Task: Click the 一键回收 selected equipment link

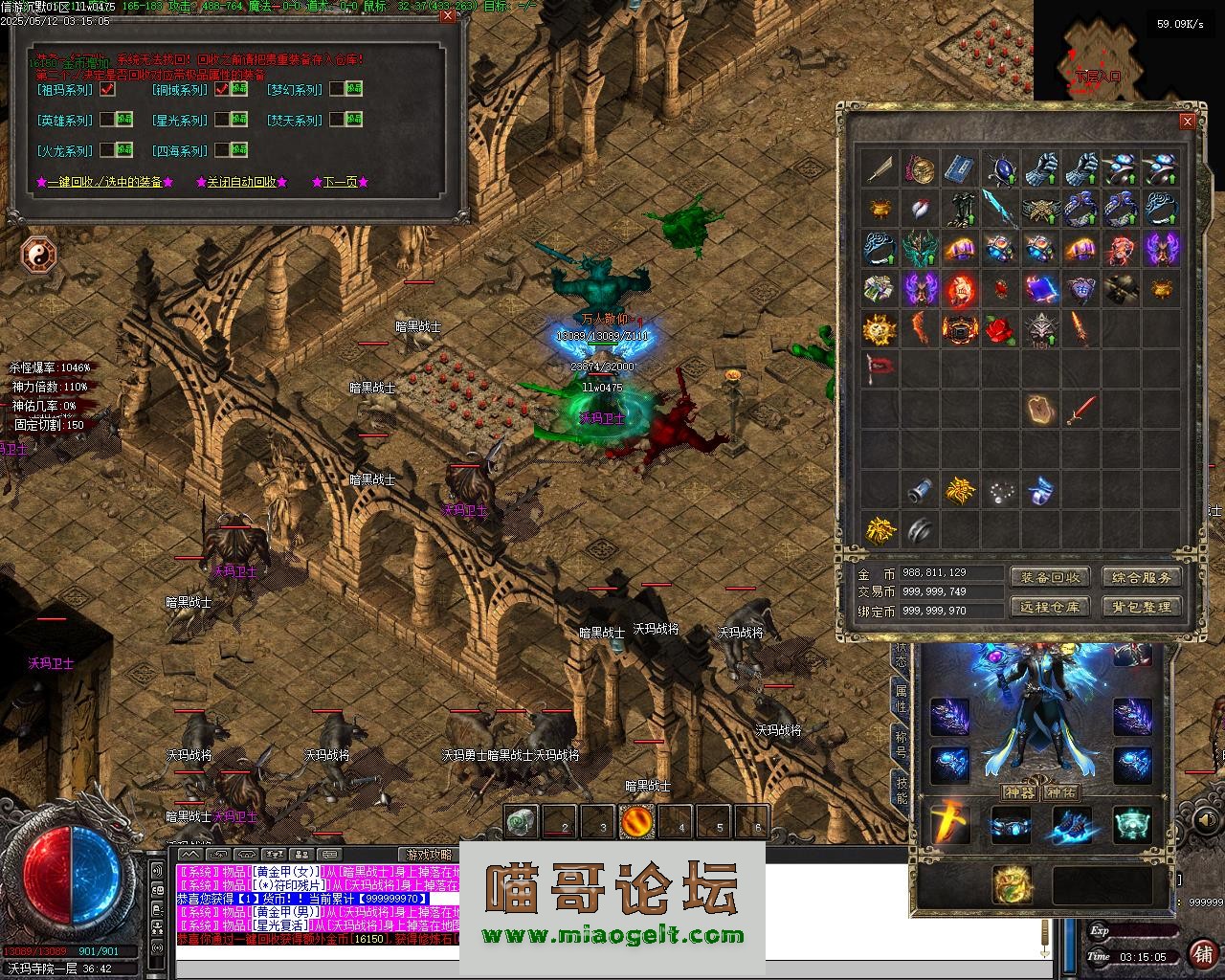Action: coord(104,182)
